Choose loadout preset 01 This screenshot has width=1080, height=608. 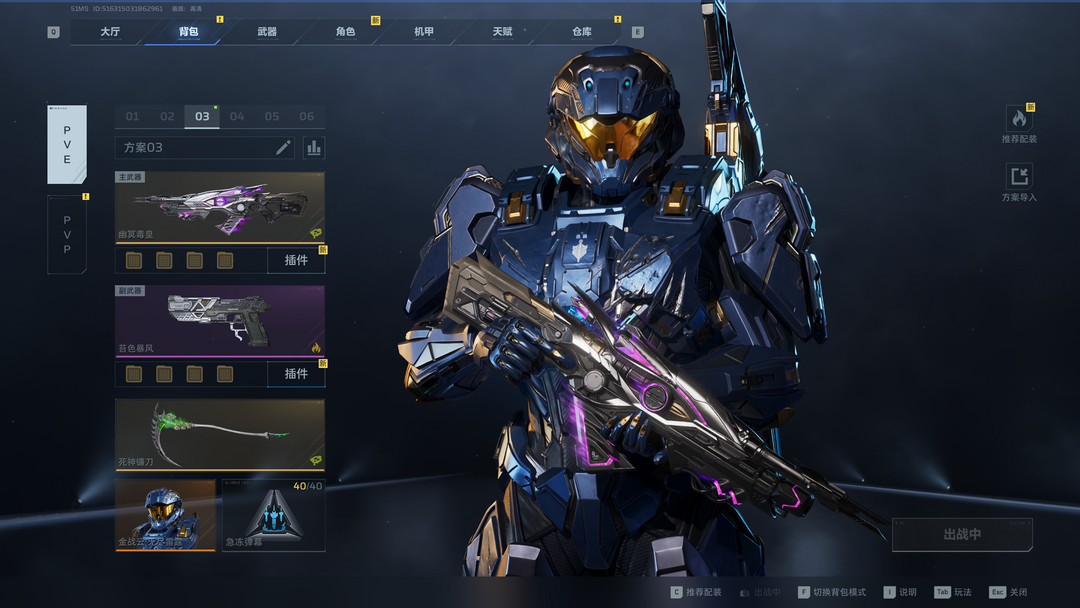pos(132,117)
